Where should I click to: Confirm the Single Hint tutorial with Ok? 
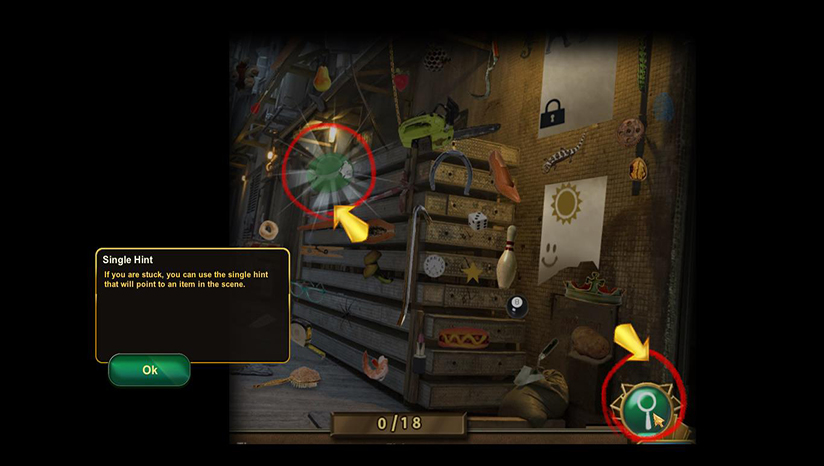pos(149,370)
